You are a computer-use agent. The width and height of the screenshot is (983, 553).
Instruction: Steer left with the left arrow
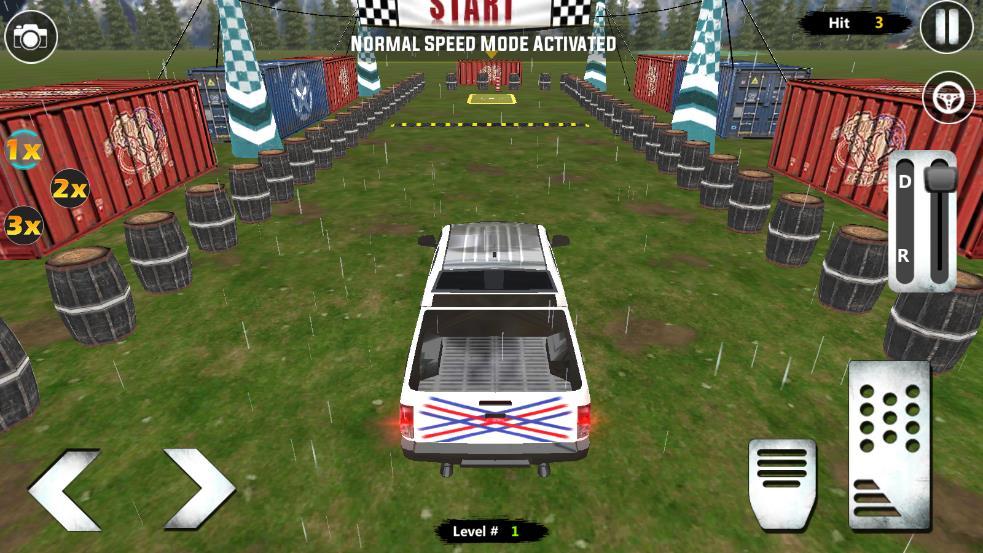tap(65, 488)
